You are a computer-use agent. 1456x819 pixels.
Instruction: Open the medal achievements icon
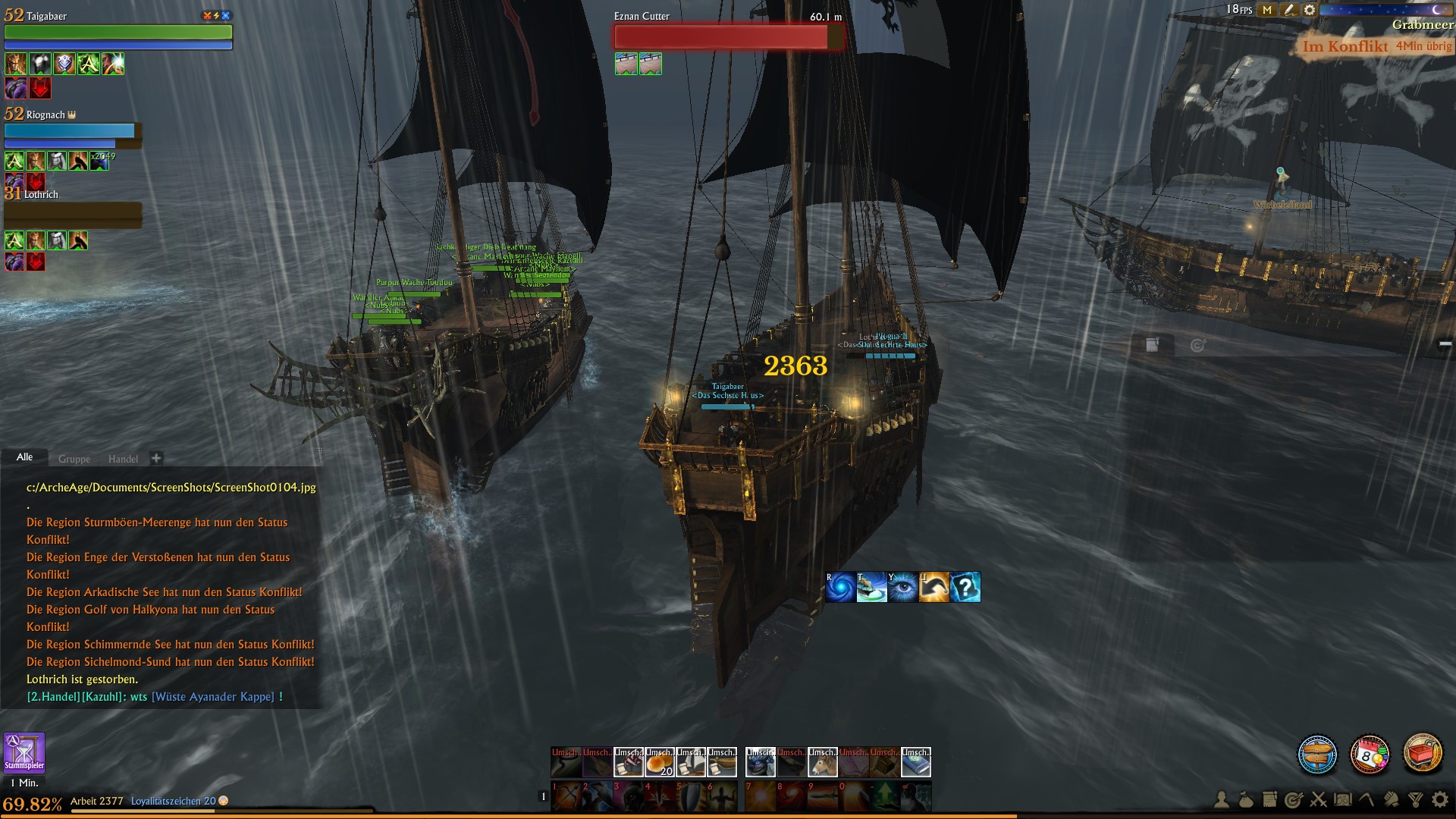[1415, 800]
